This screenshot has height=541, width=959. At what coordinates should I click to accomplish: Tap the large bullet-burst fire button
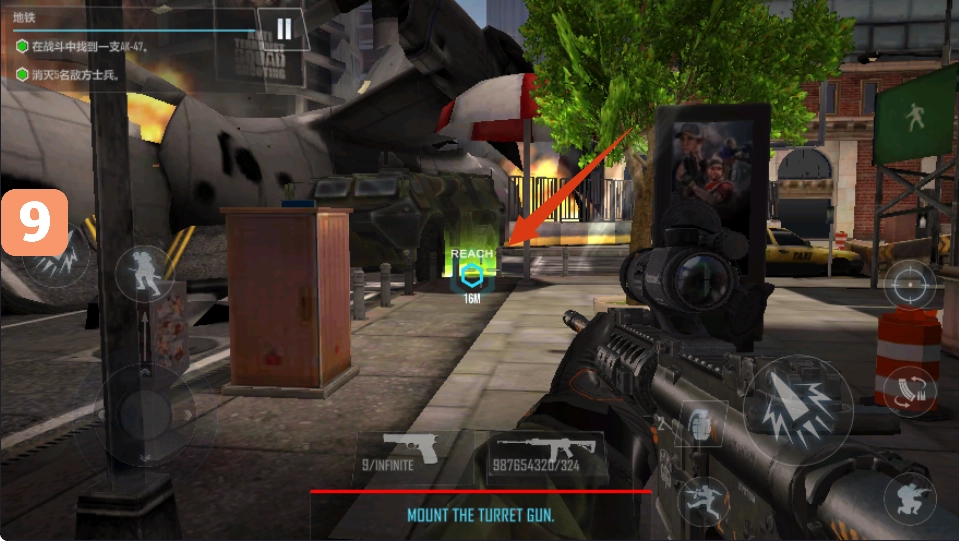click(x=797, y=409)
